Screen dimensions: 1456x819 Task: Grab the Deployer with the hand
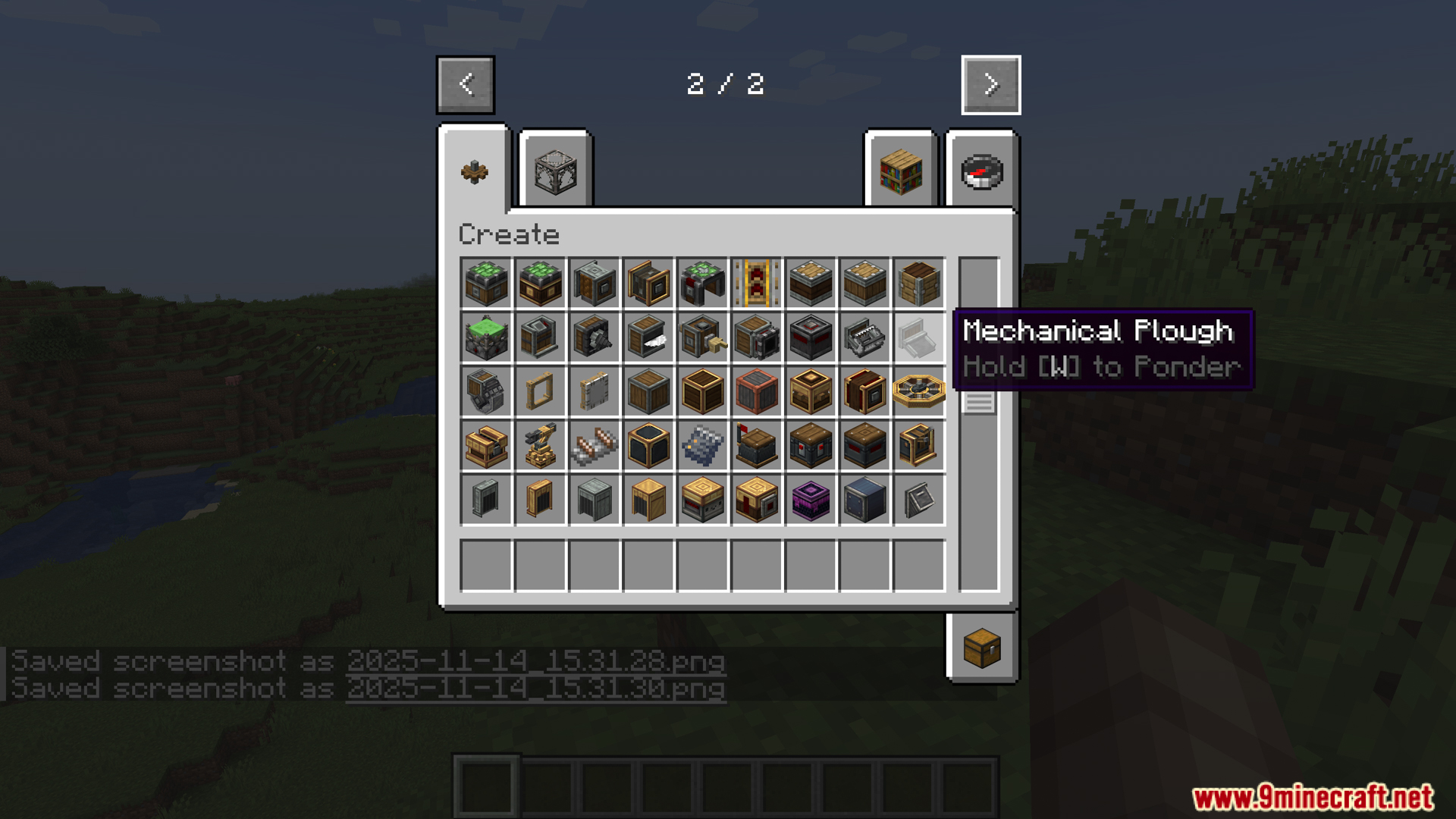click(x=702, y=337)
